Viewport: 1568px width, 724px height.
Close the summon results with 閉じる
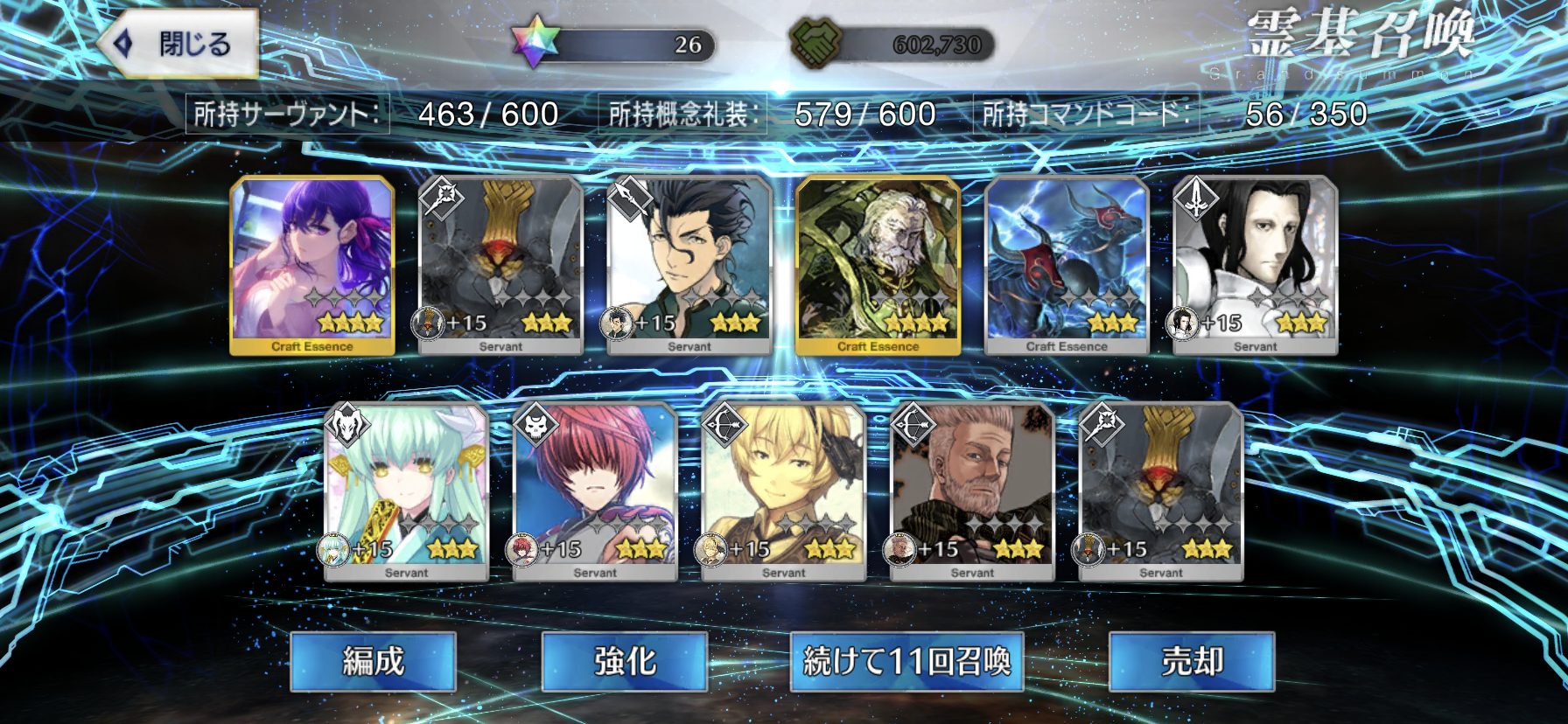point(178,44)
